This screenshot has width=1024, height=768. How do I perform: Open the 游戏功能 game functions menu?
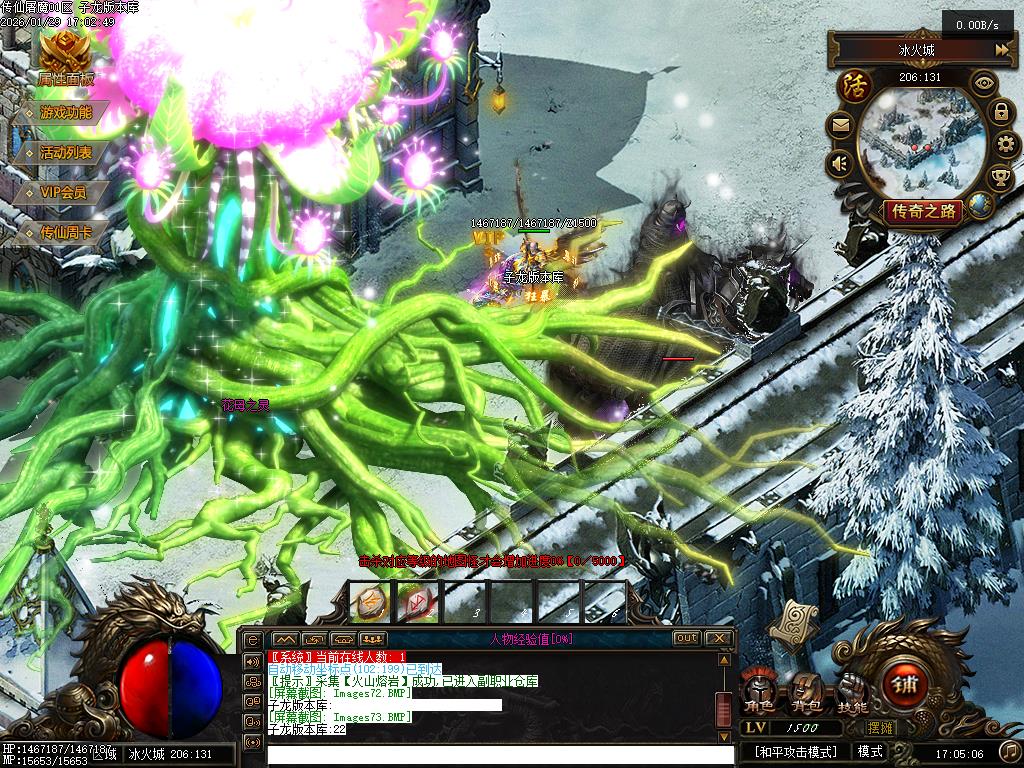tap(66, 113)
